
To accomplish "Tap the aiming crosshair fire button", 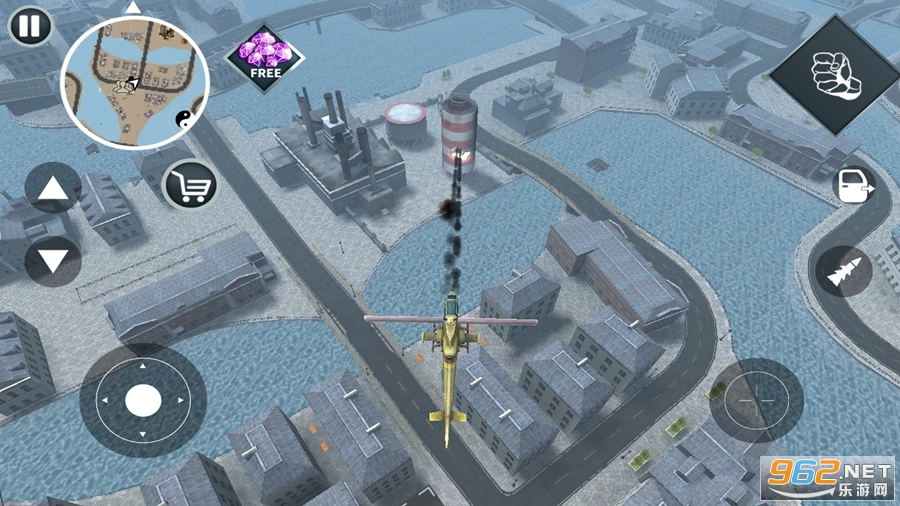I will click(757, 399).
